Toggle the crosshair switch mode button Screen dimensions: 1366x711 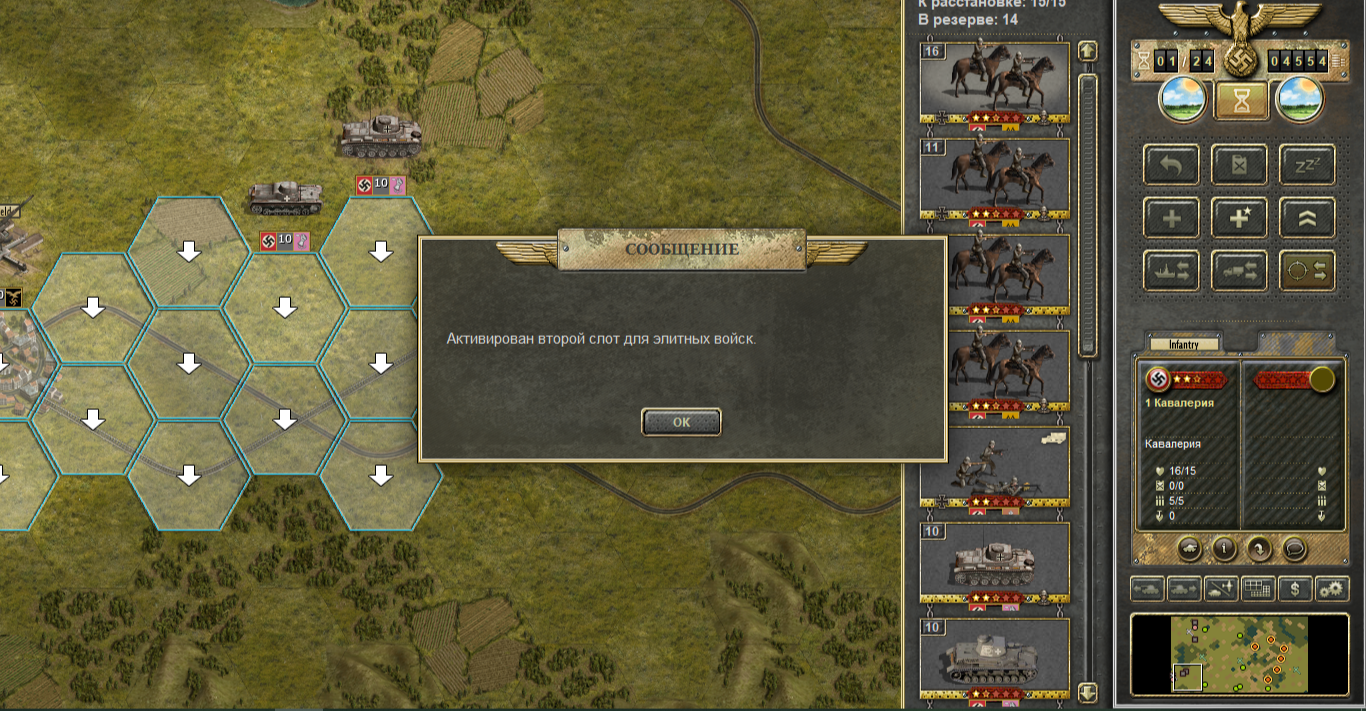click(x=1307, y=270)
